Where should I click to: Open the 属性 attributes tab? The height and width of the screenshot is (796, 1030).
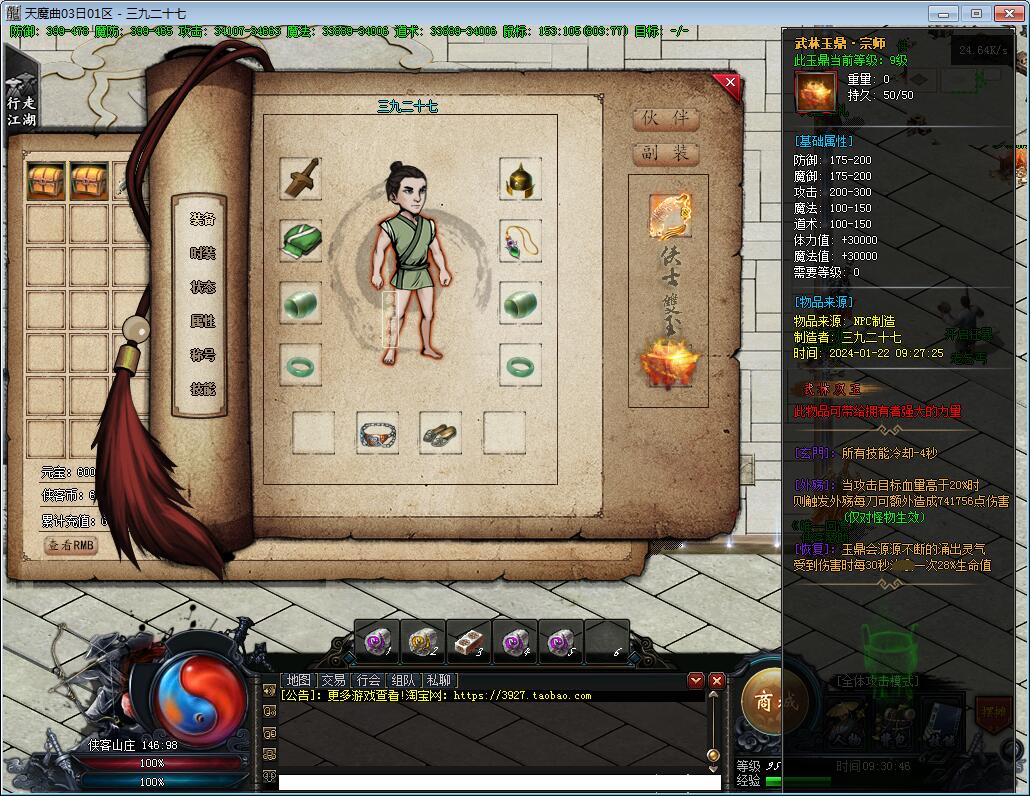point(203,322)
